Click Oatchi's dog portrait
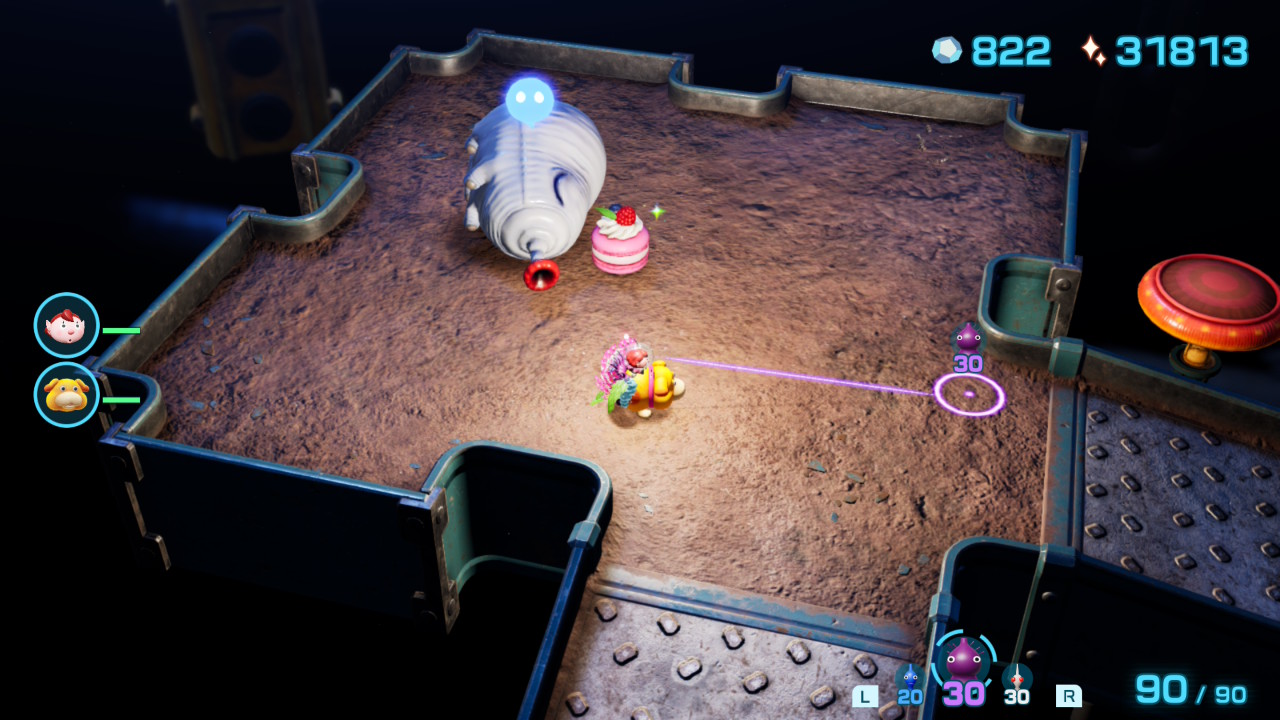Screen dimensions: 1280x720 pyautogui.click(x=66, y=395)
